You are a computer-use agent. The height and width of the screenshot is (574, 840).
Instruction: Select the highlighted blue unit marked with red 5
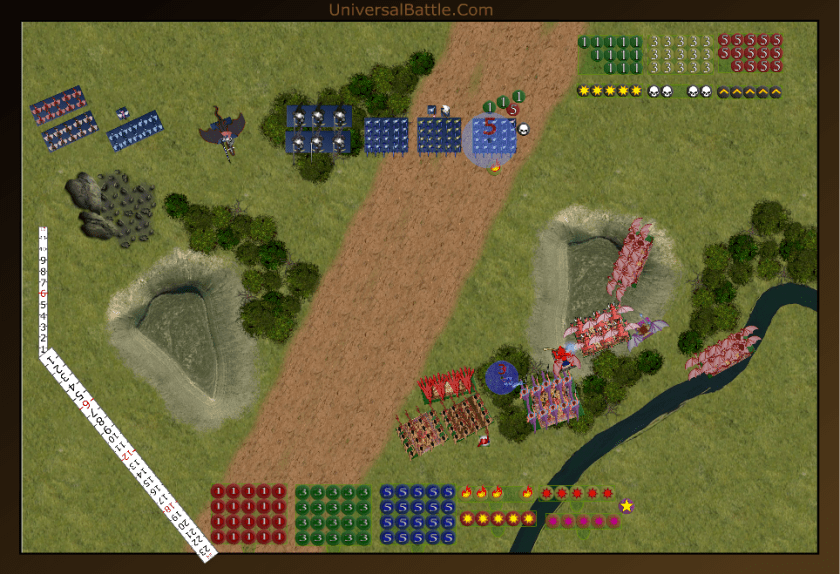494,136
